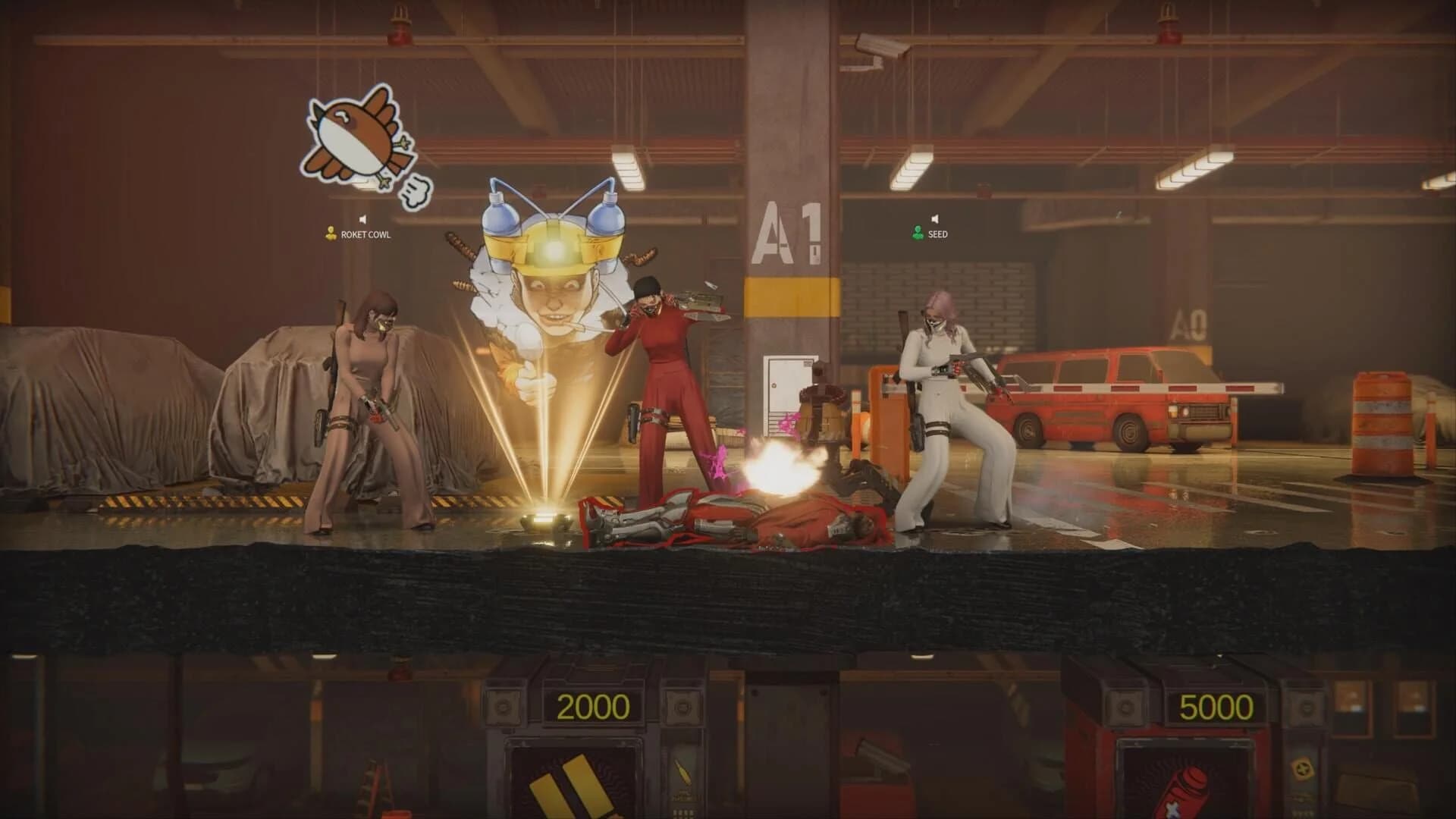Click the yellow player icon beside ROKET COWL
The image size is (1456, 819).
(331, 234)
